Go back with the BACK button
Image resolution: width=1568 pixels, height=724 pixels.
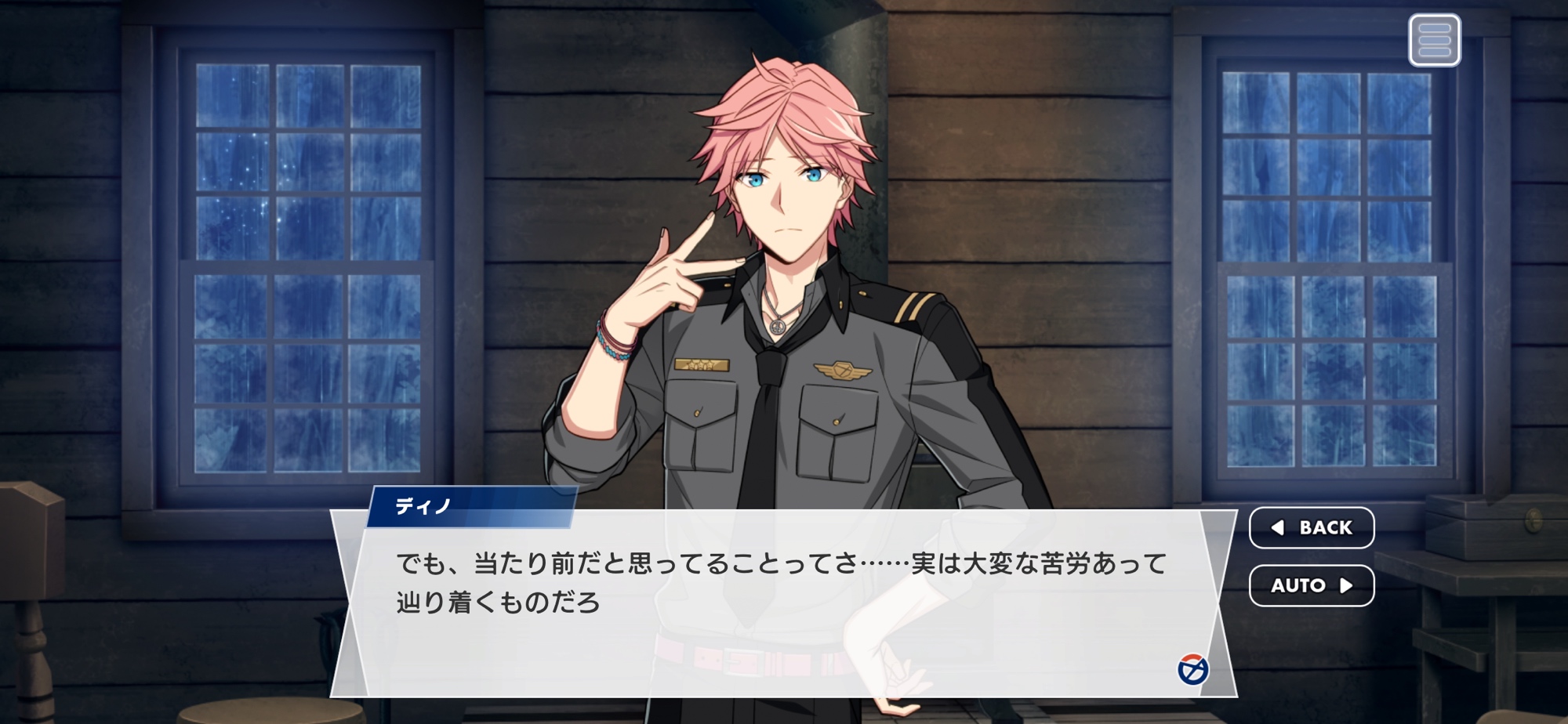tap(1311, 527)
